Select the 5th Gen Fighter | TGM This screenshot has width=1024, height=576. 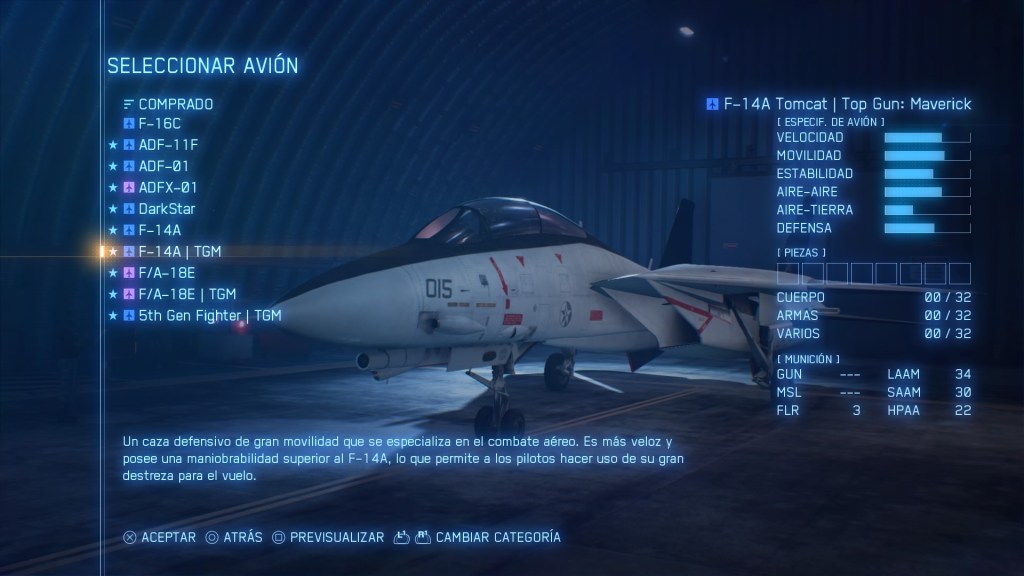(x=209, y=315)
